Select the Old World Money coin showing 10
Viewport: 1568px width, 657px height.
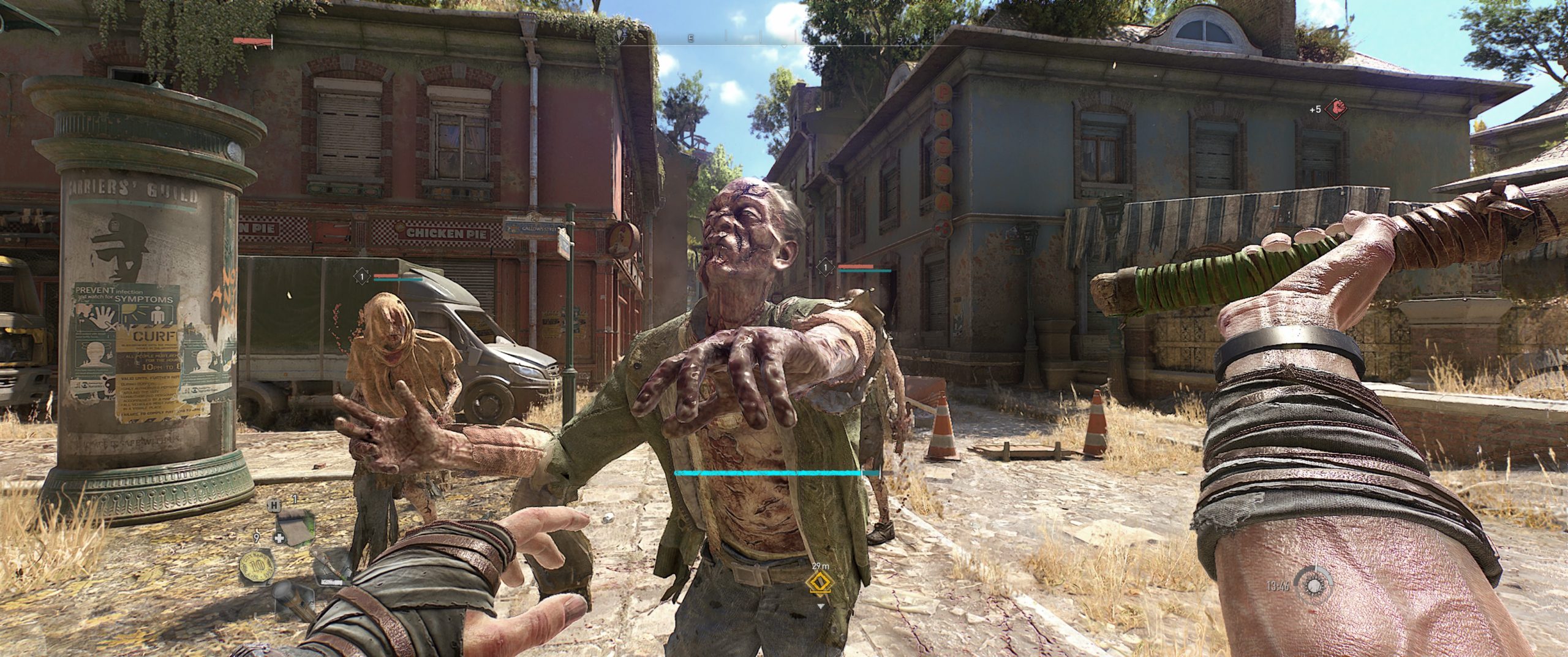(x=257, y=566)
